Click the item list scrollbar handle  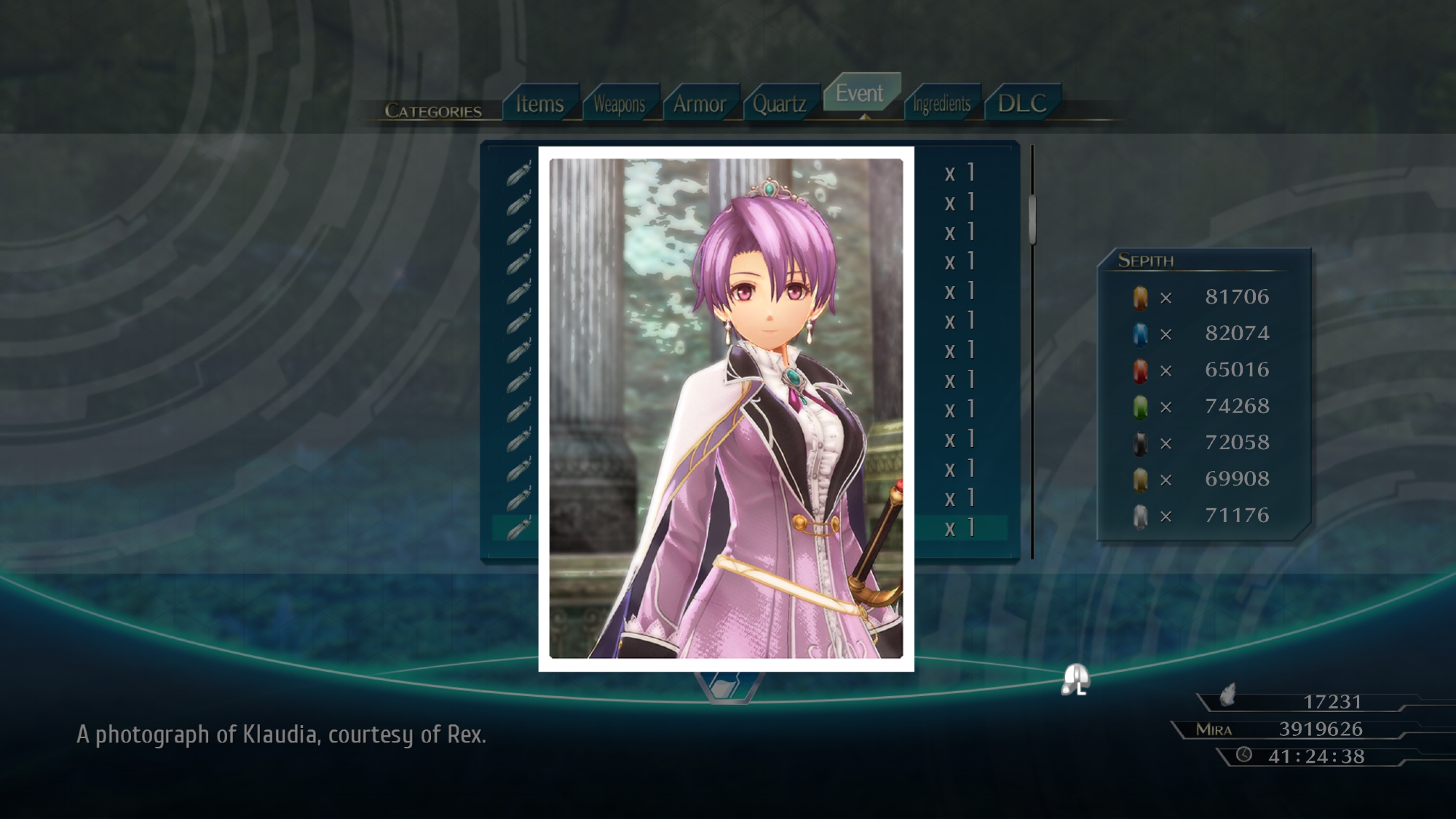(x=1032, y=218)
